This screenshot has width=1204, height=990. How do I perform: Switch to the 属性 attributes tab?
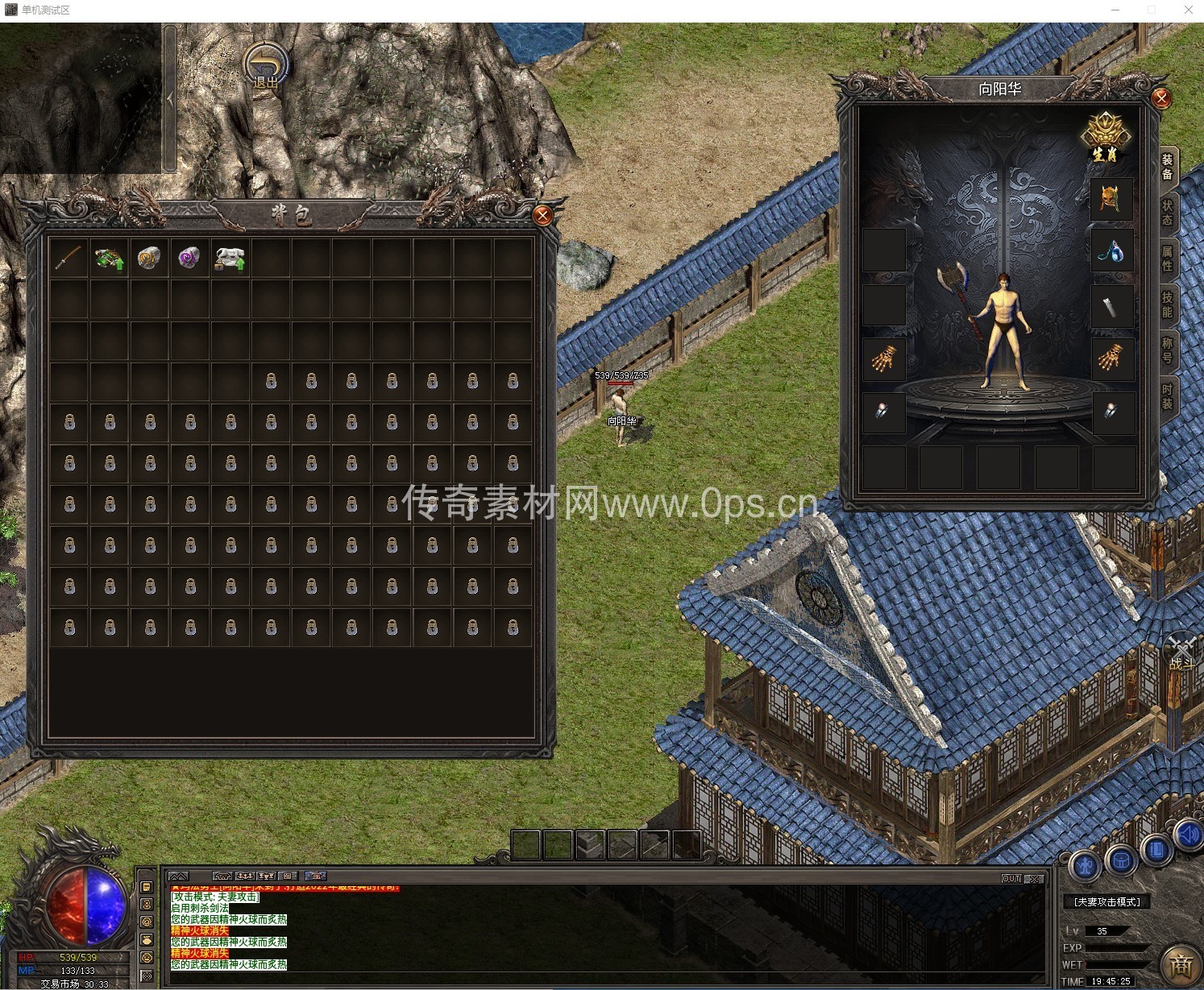1167,259
